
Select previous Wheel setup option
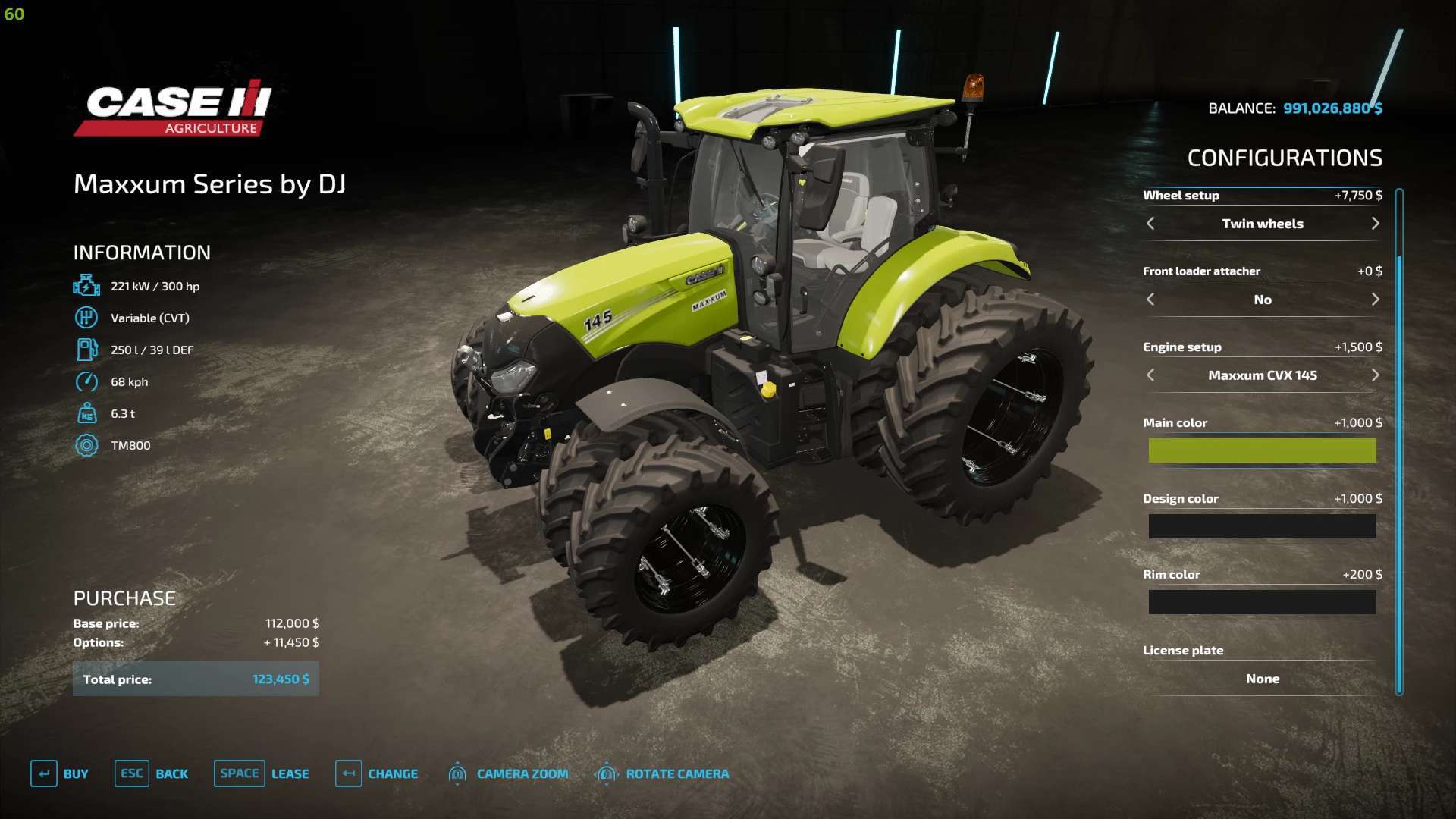(1150, 224)
